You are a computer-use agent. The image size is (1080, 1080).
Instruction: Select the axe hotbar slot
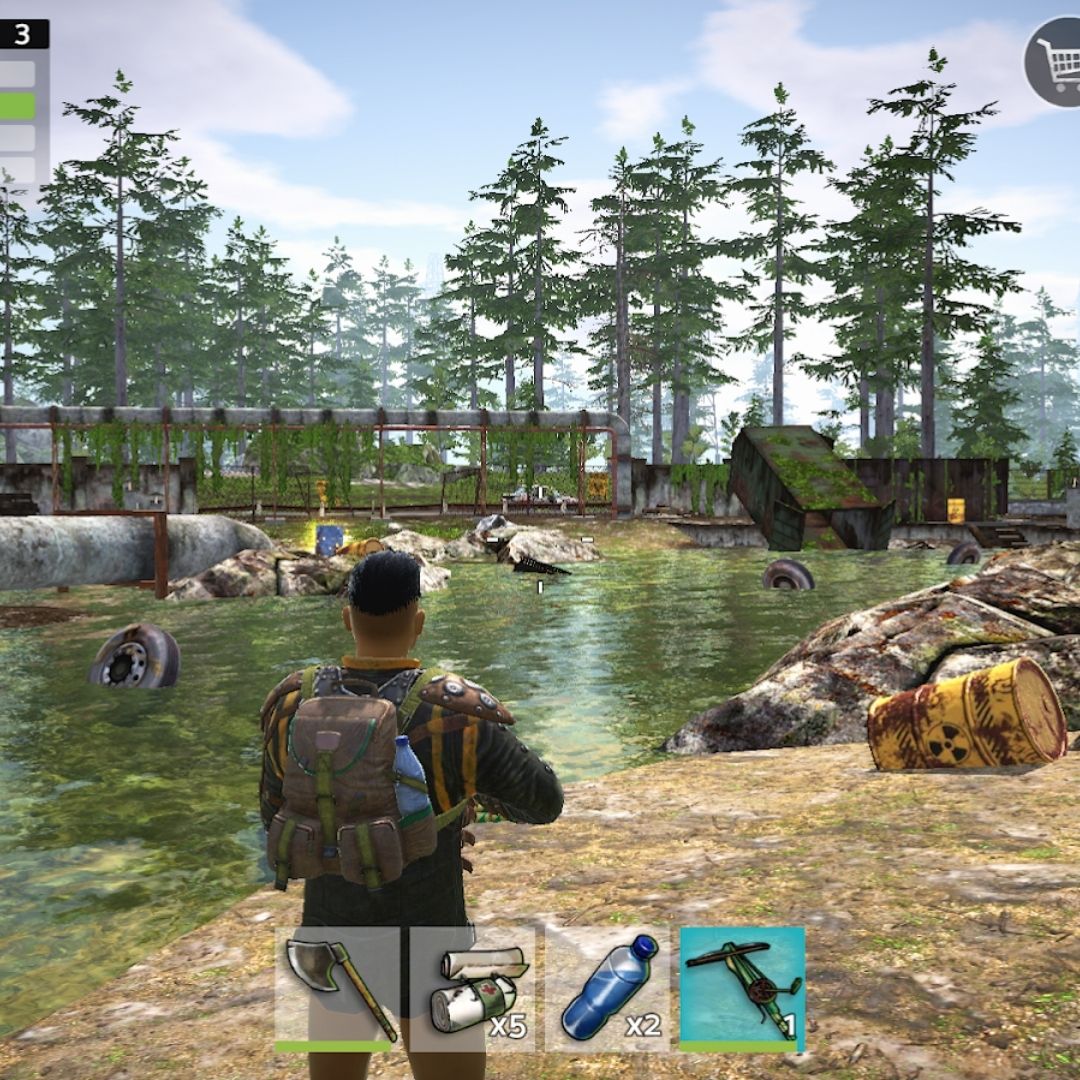(x=337, y=988)
